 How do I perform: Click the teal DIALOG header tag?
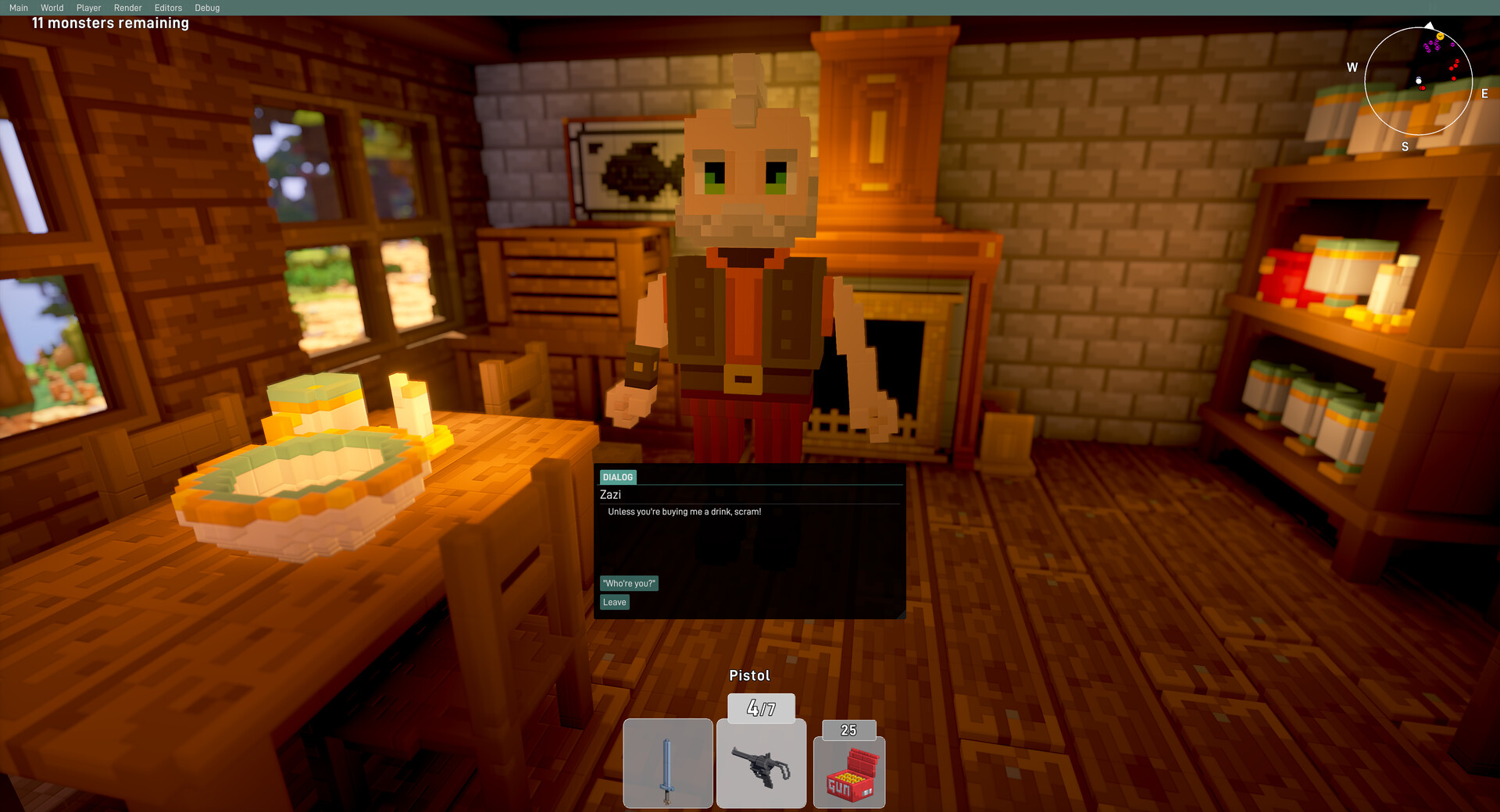[616, 477]
